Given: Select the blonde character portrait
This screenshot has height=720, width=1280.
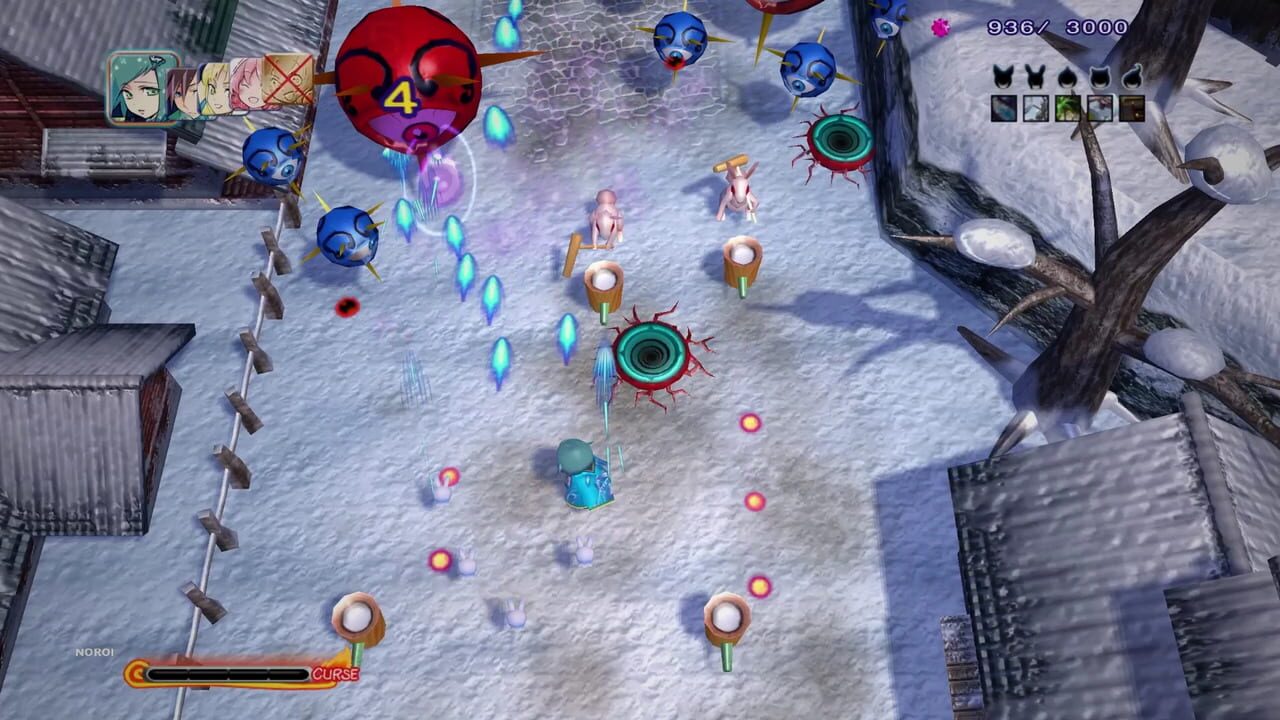Looking at the screenshot, I should pos(216,90).
